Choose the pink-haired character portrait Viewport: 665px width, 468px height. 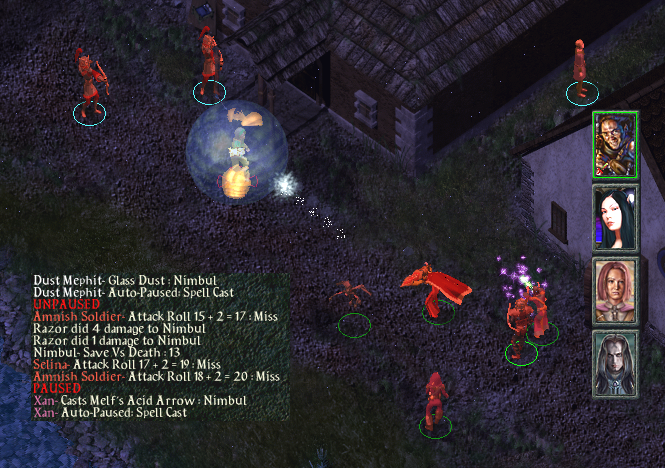[x=615, y=289]
